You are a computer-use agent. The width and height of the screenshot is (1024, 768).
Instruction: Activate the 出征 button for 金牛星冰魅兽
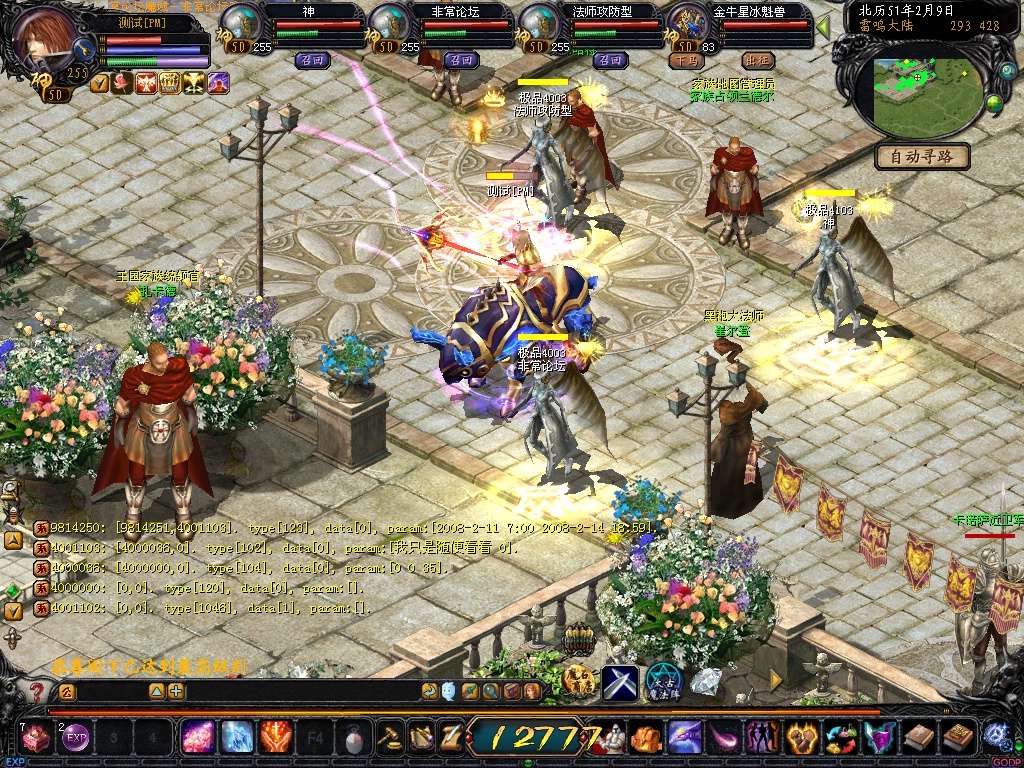[x=757, y=60]
